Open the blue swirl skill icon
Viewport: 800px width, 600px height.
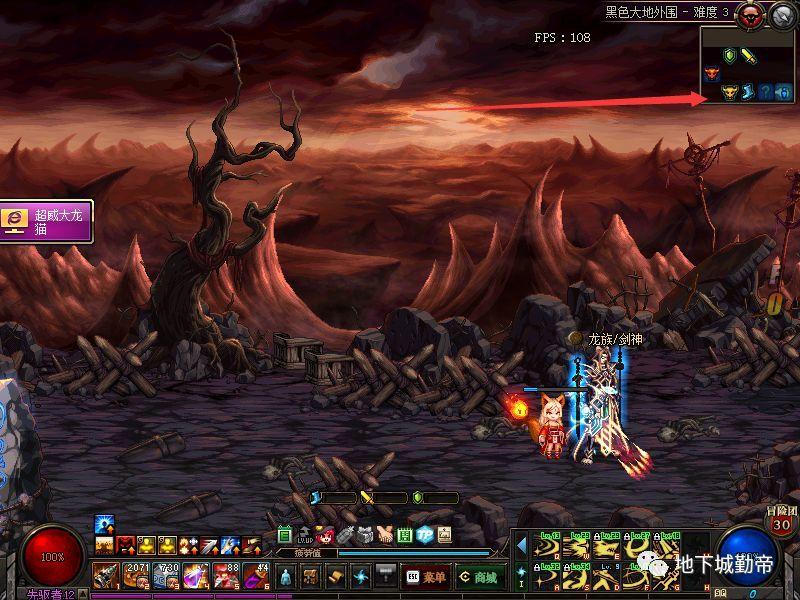360,577
